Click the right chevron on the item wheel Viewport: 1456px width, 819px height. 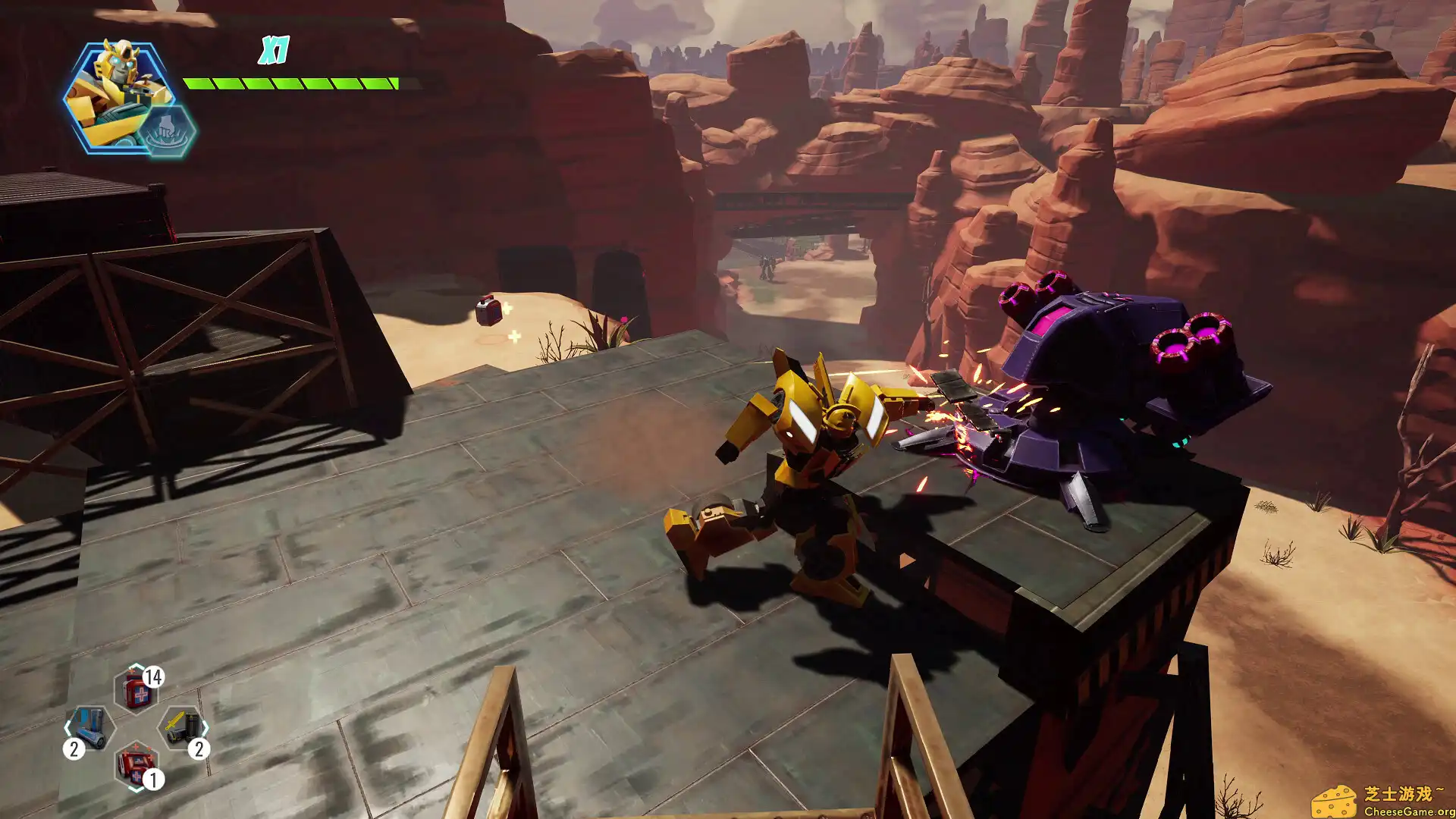click(206, 726)
